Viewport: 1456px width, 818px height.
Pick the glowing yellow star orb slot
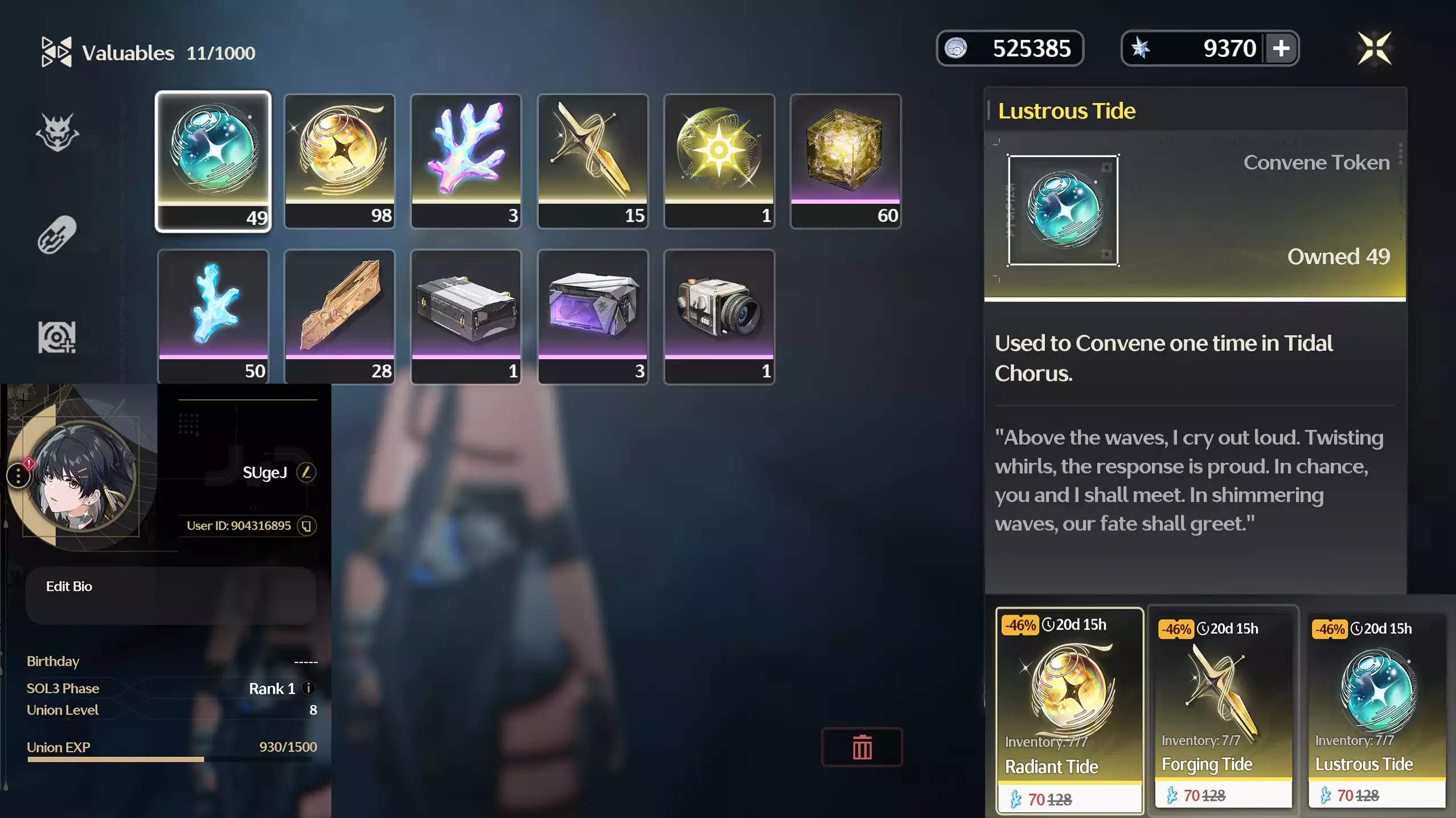pyautogui.click(x=719, y=161)
